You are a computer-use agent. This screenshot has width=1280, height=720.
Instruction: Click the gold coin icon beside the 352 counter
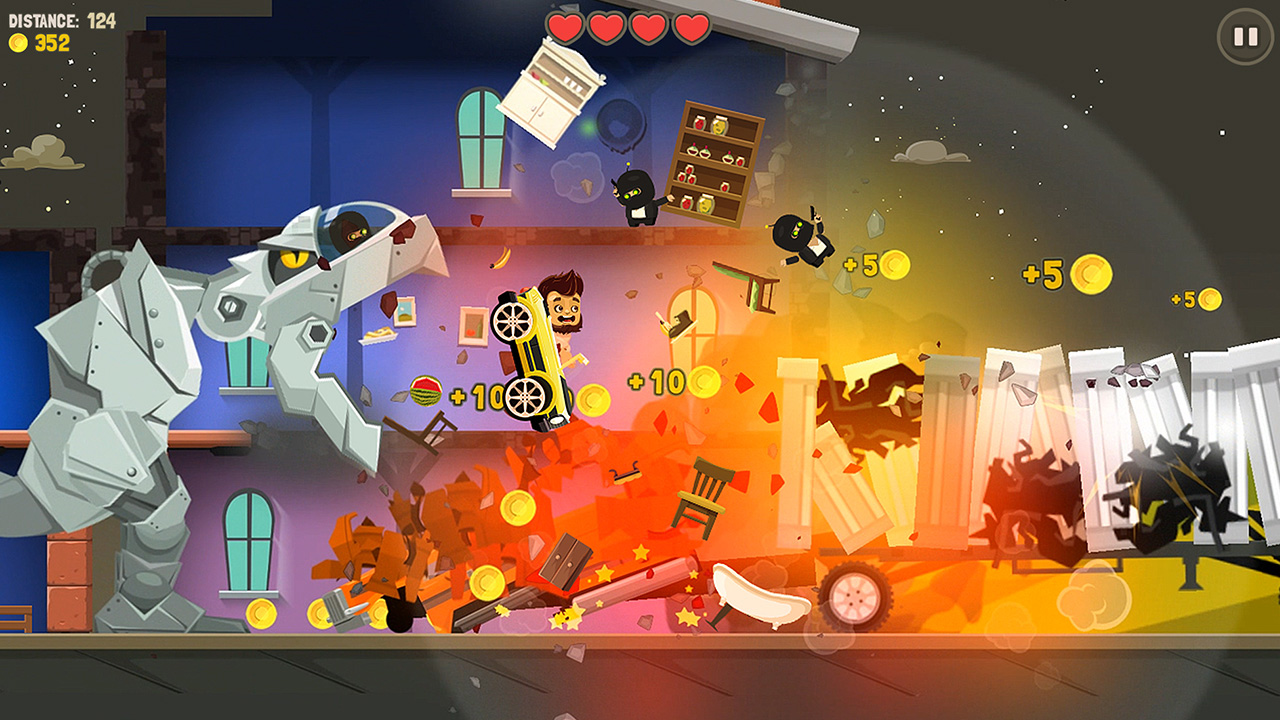(17, 43)
